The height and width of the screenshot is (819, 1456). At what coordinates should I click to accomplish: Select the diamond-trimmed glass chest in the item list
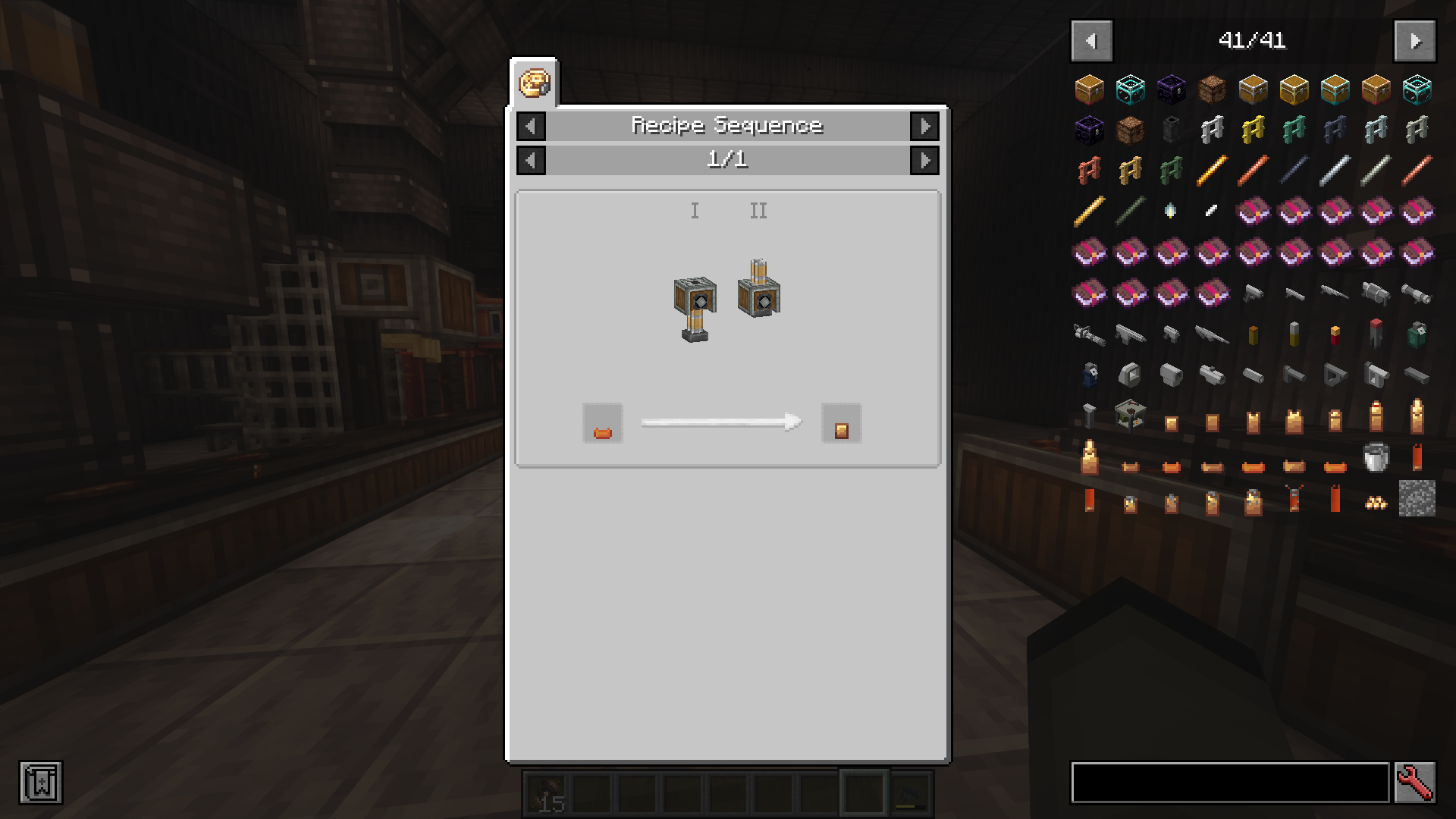(x=1130, y=89)
